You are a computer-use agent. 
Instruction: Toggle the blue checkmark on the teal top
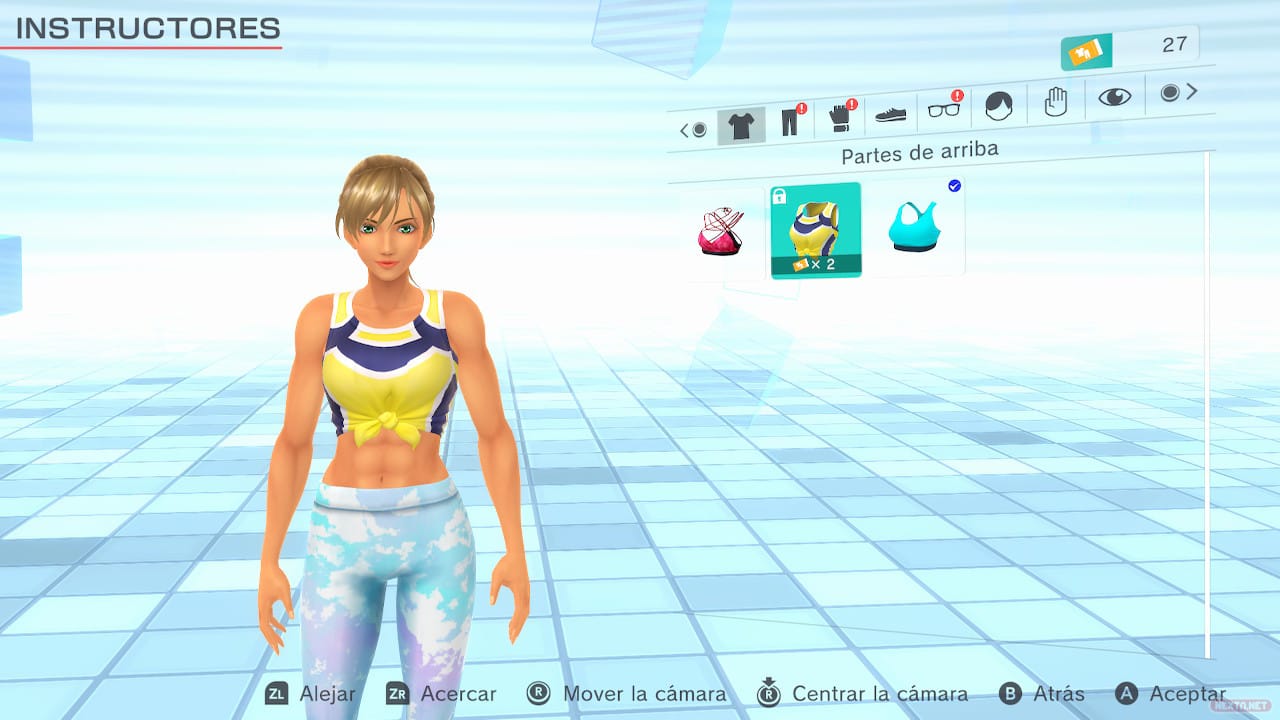tap(953, 185)
